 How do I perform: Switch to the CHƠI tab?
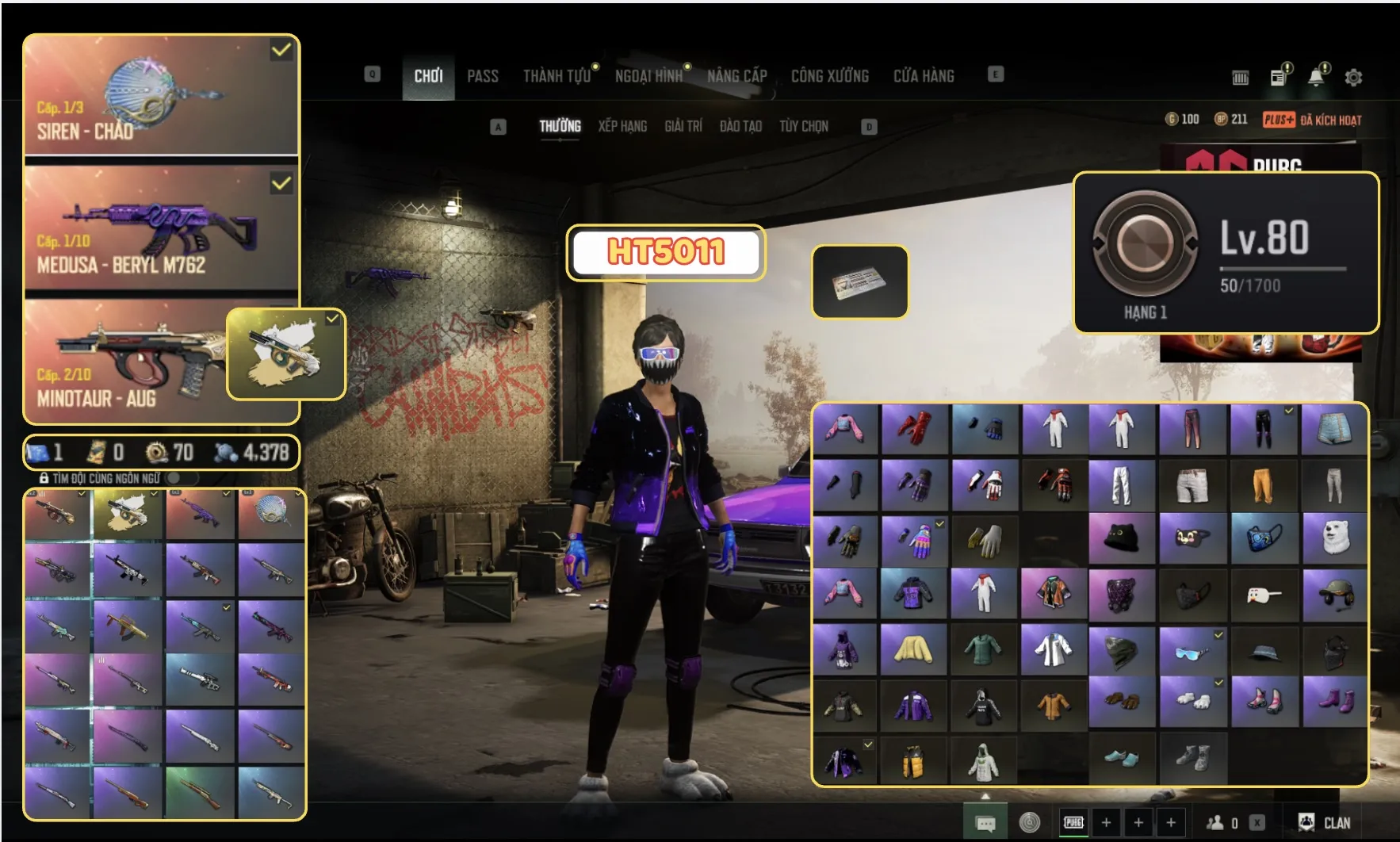(x=428, y=76)
